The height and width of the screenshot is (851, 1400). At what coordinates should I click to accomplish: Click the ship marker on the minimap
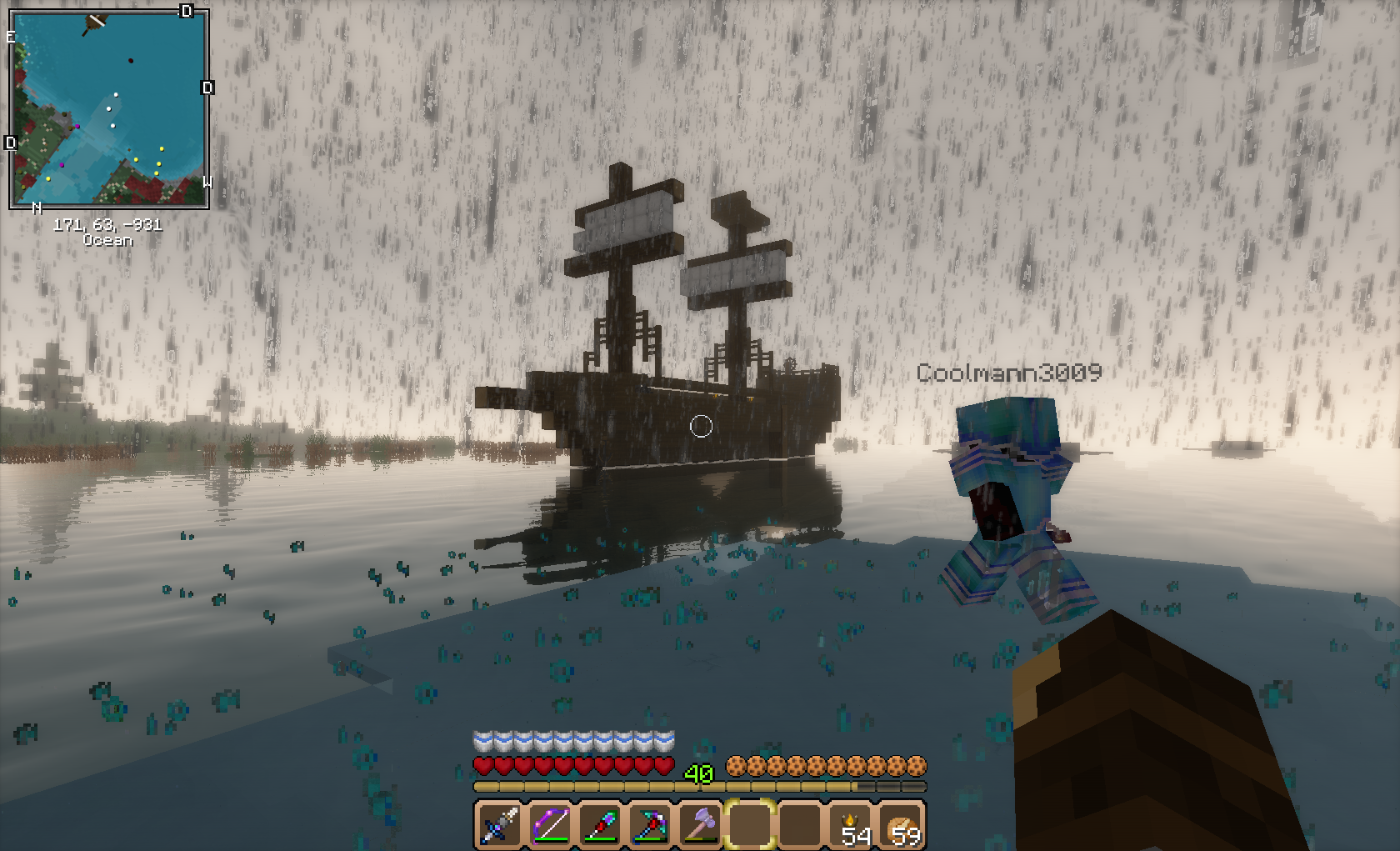94,24
